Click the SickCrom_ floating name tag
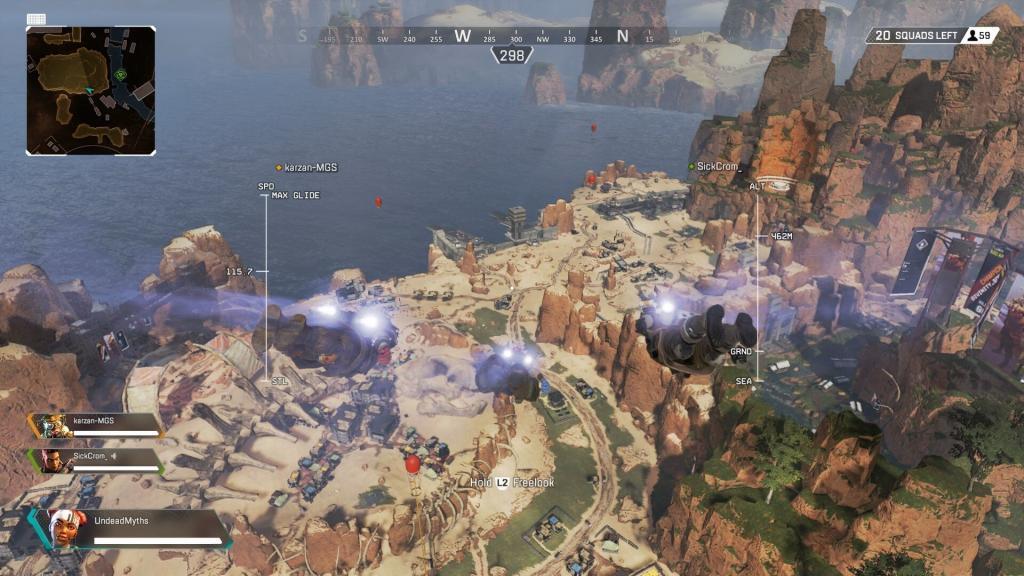 click(715, 165)
